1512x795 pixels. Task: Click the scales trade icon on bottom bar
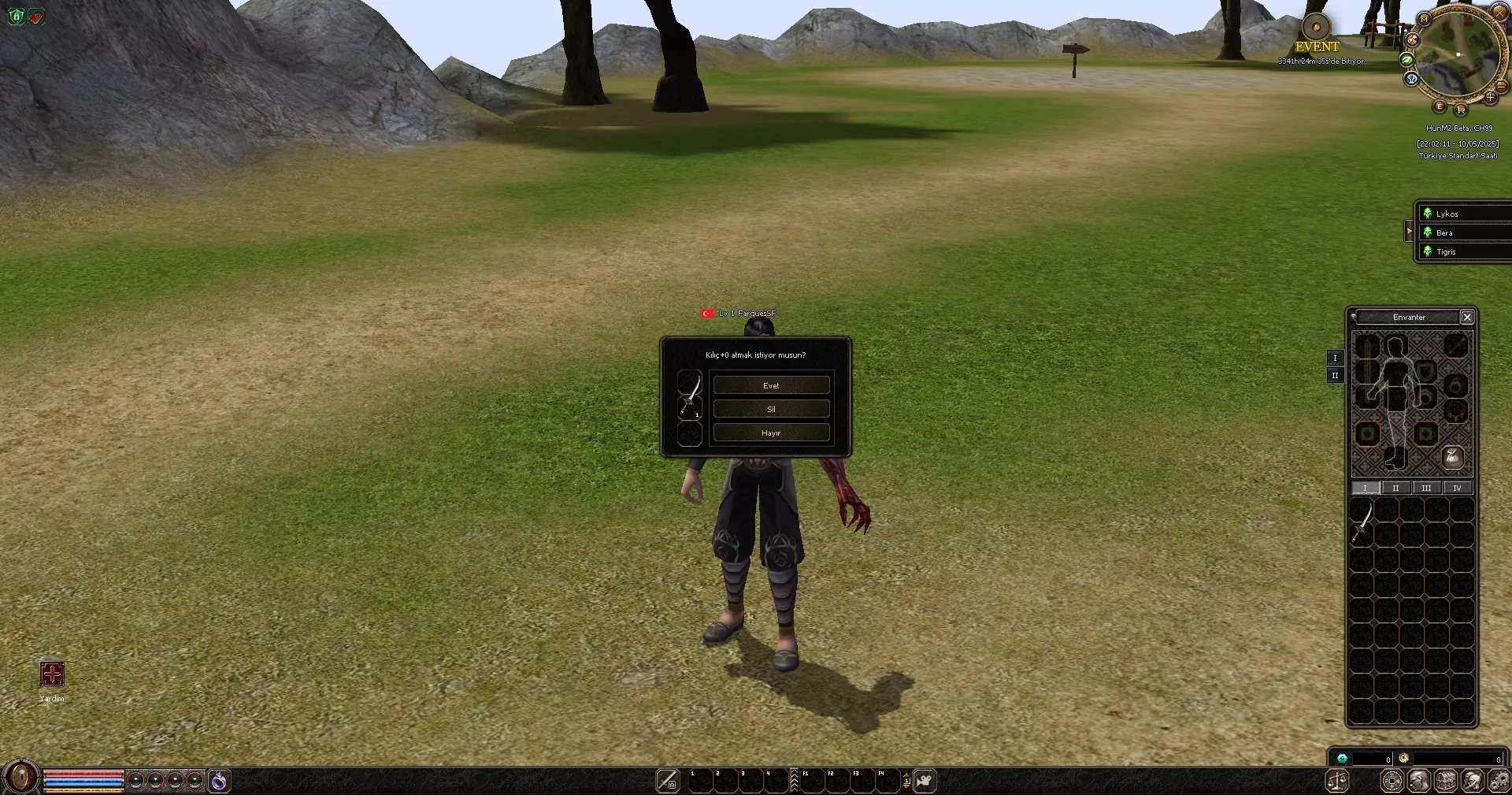(x=1337, y=782)
